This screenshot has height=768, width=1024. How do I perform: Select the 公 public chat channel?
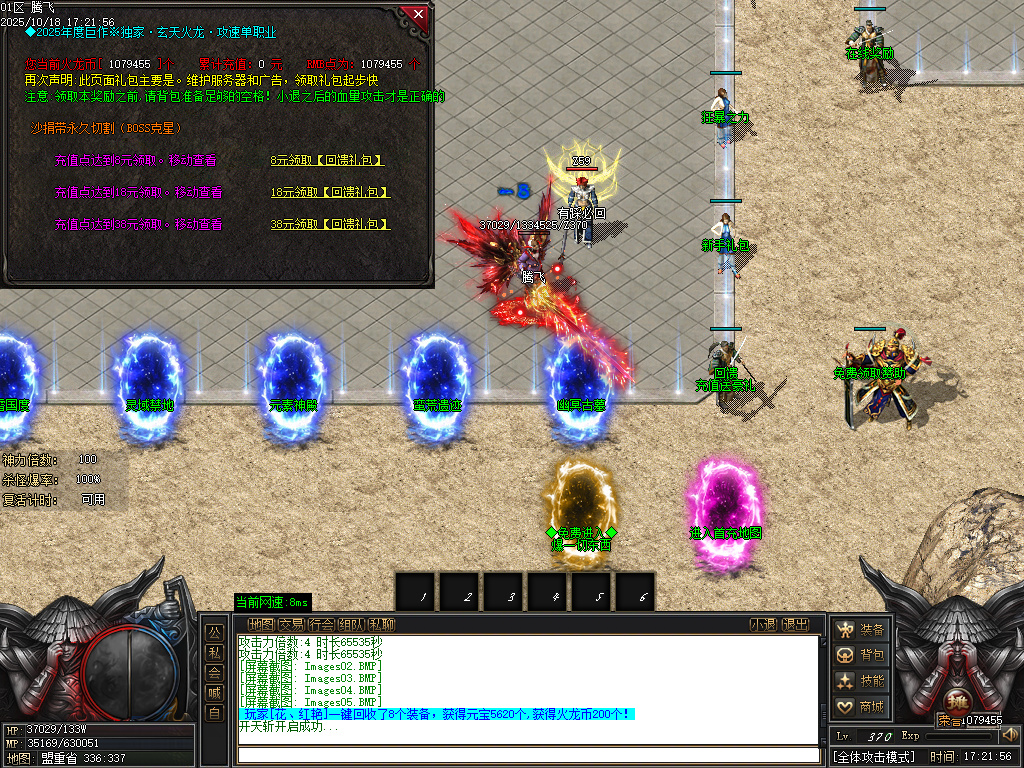tap(214, 633)
